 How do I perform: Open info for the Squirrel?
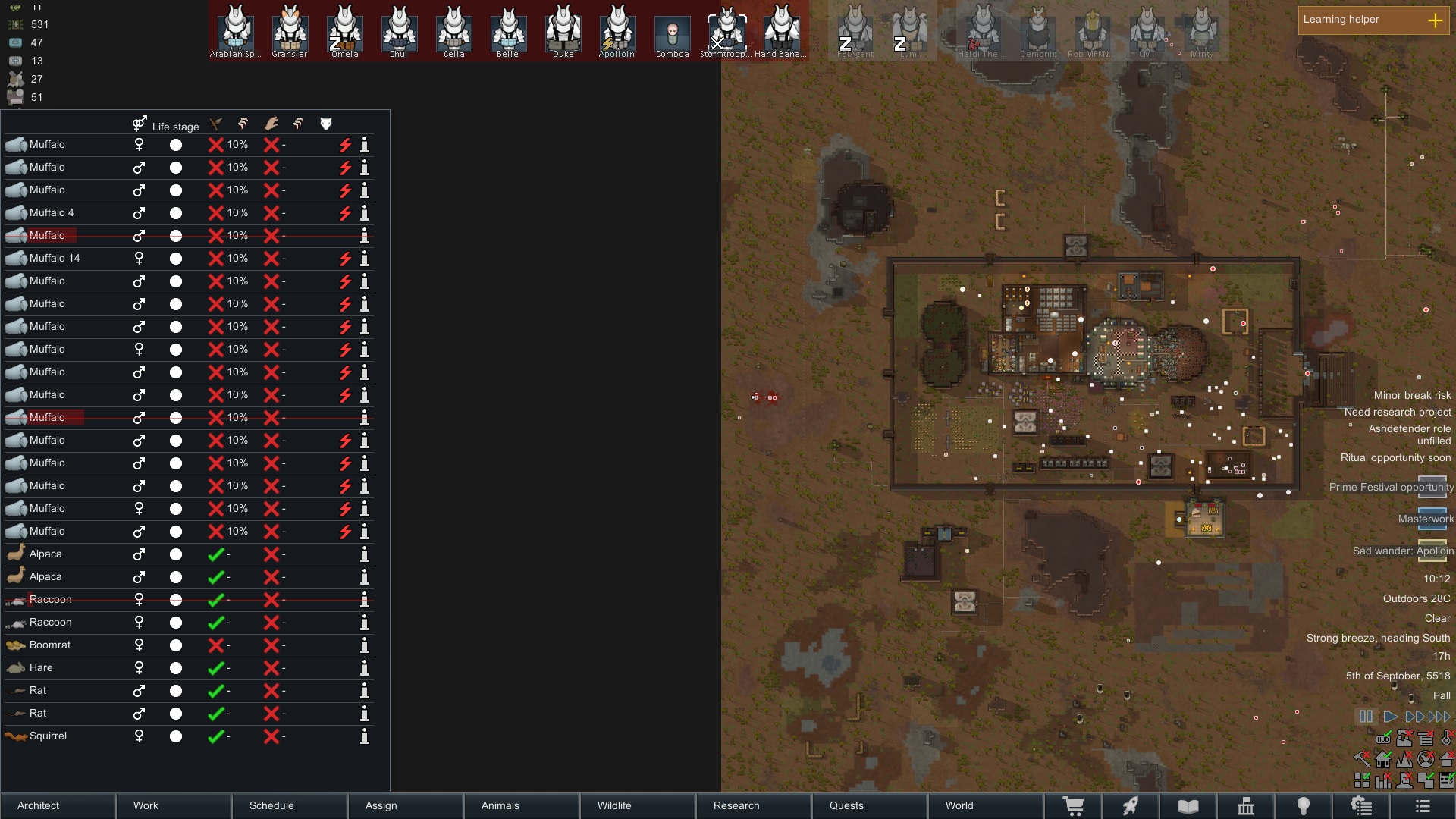tap(365, 736)
